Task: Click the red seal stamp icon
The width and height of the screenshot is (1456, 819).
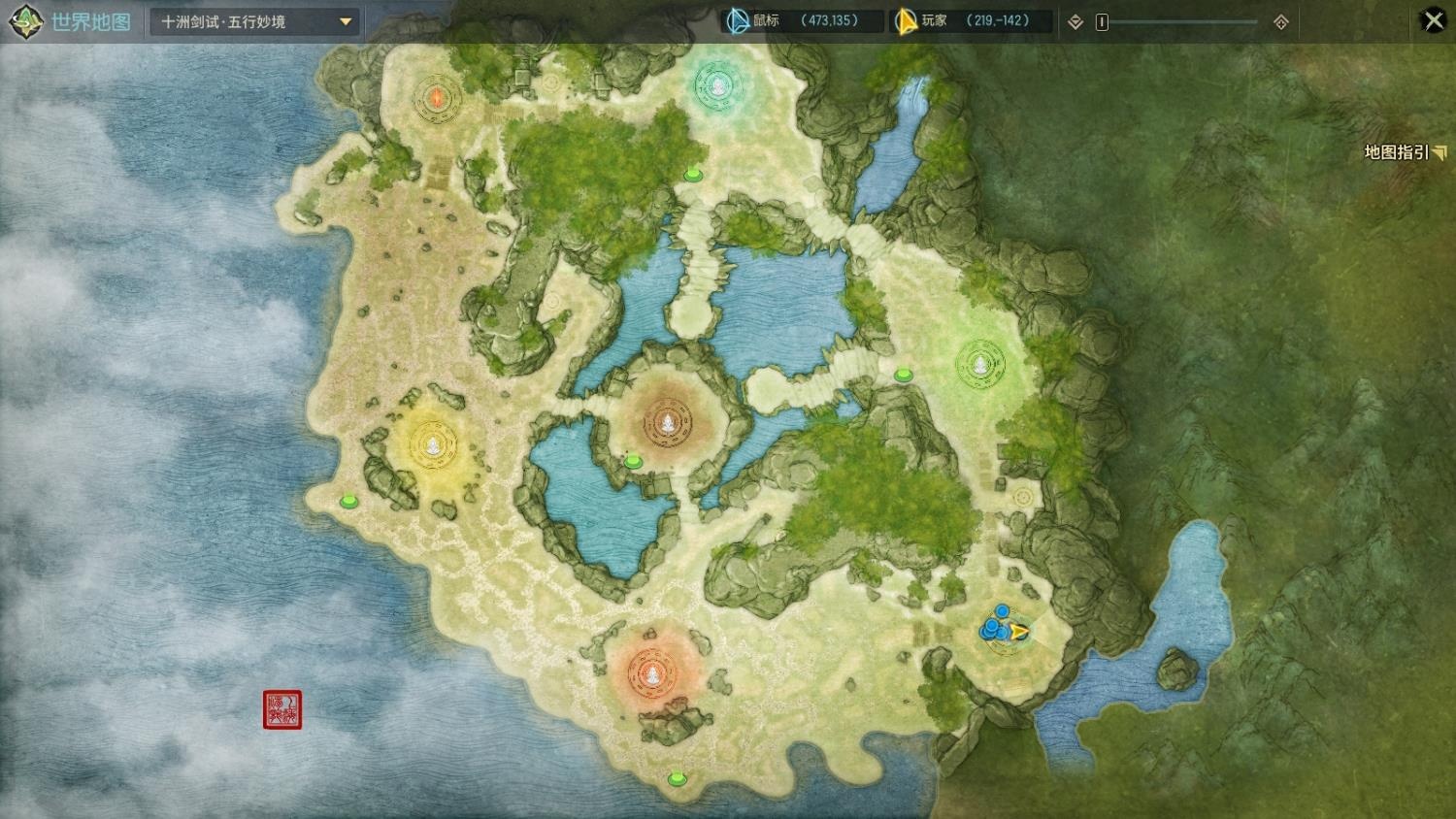Action: point(282,709)
